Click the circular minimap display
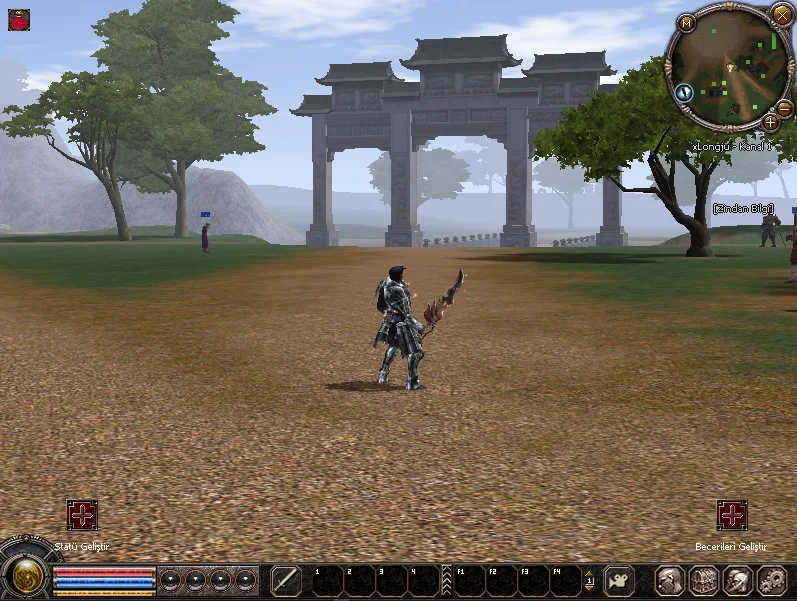 click(731, 68)
